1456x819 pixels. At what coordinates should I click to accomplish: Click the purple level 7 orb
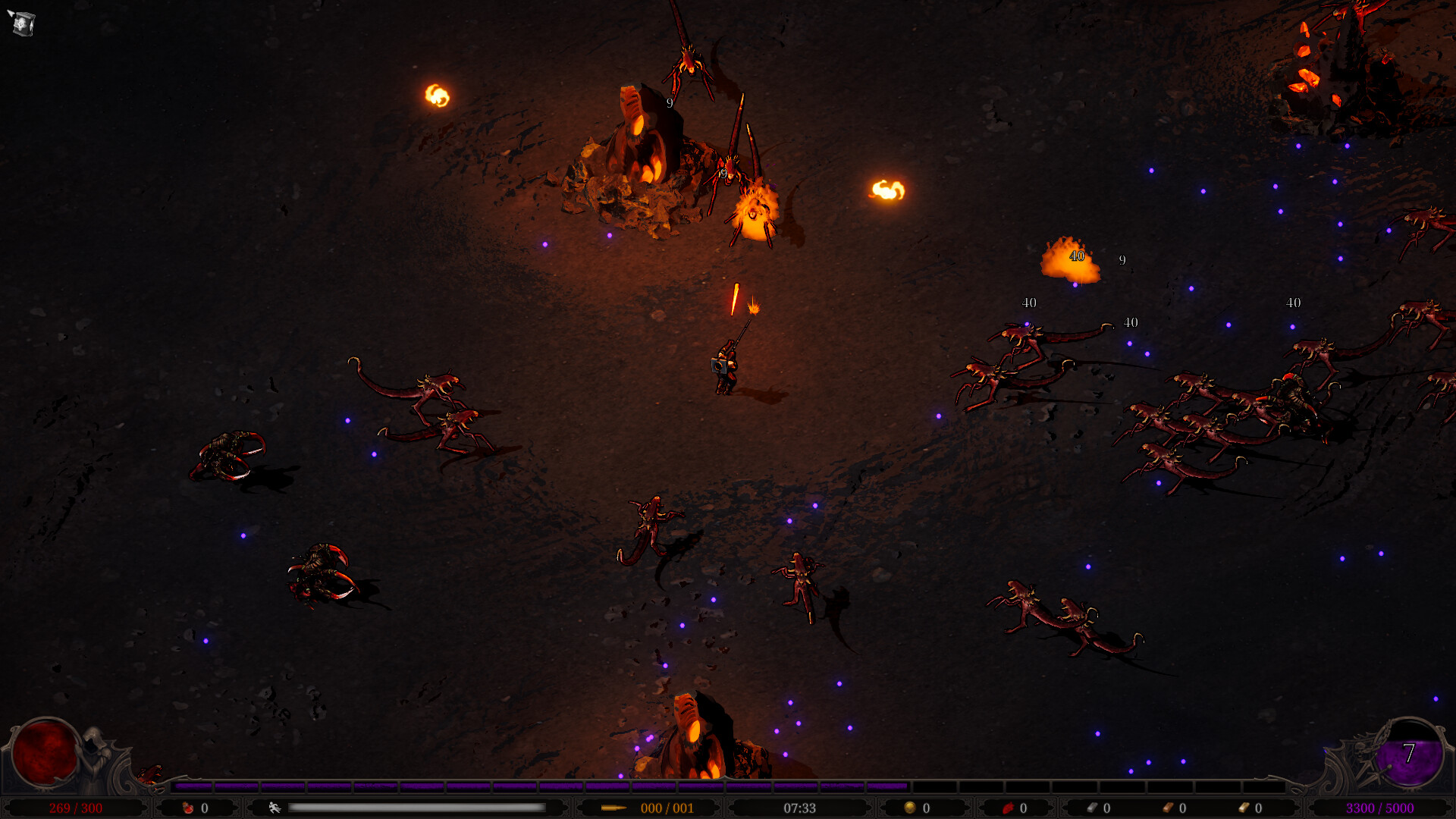tap(1409, 754)
